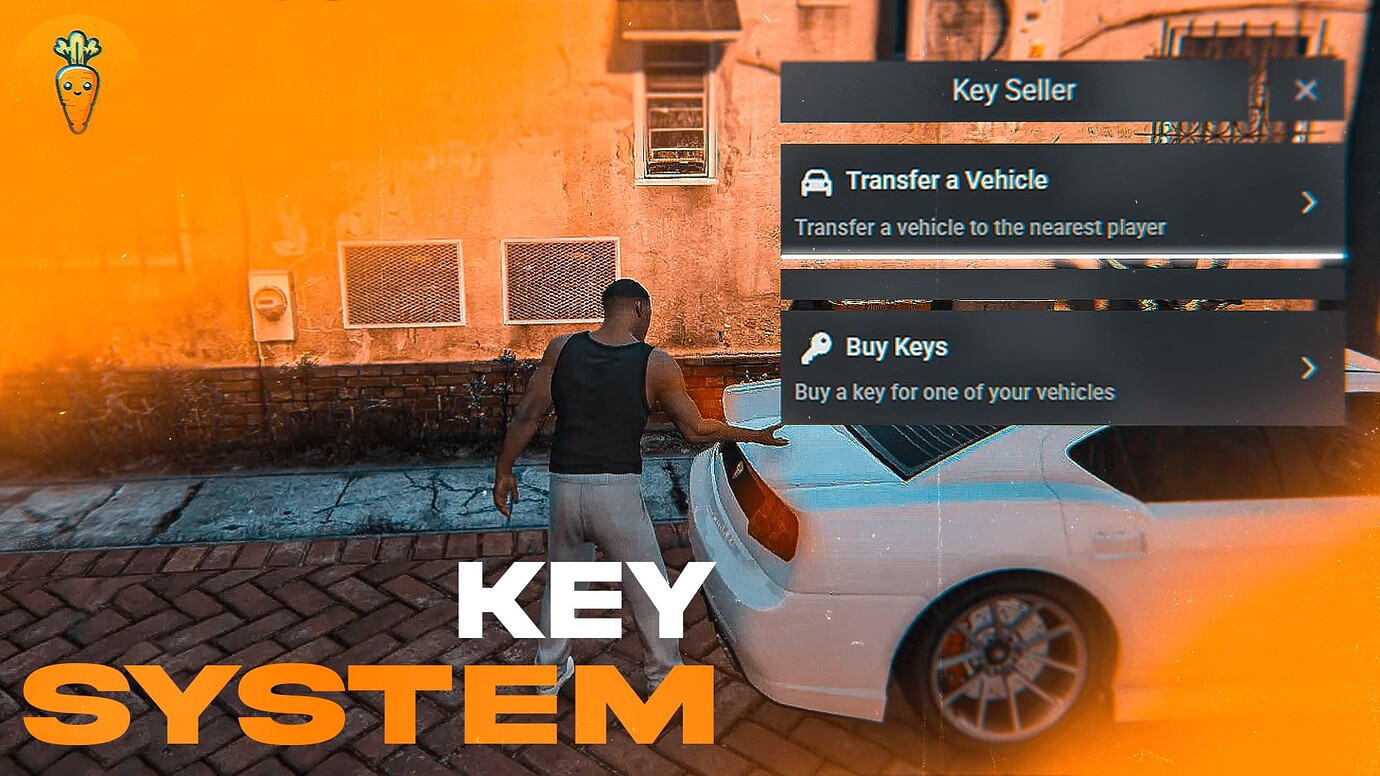Click the key symbol to start buying keys

[816, 347]
